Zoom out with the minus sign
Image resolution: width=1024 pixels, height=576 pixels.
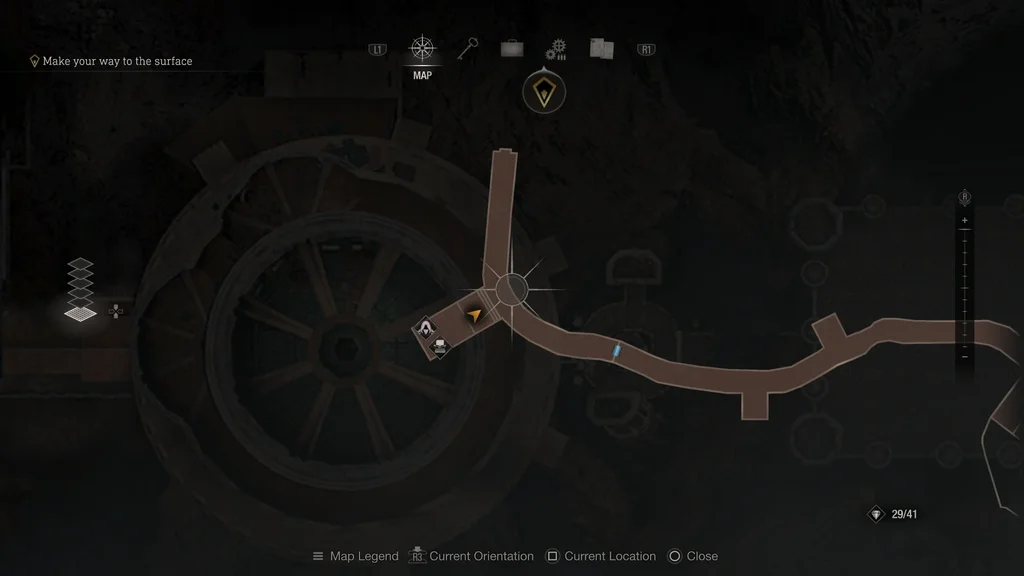pos(964,356)
